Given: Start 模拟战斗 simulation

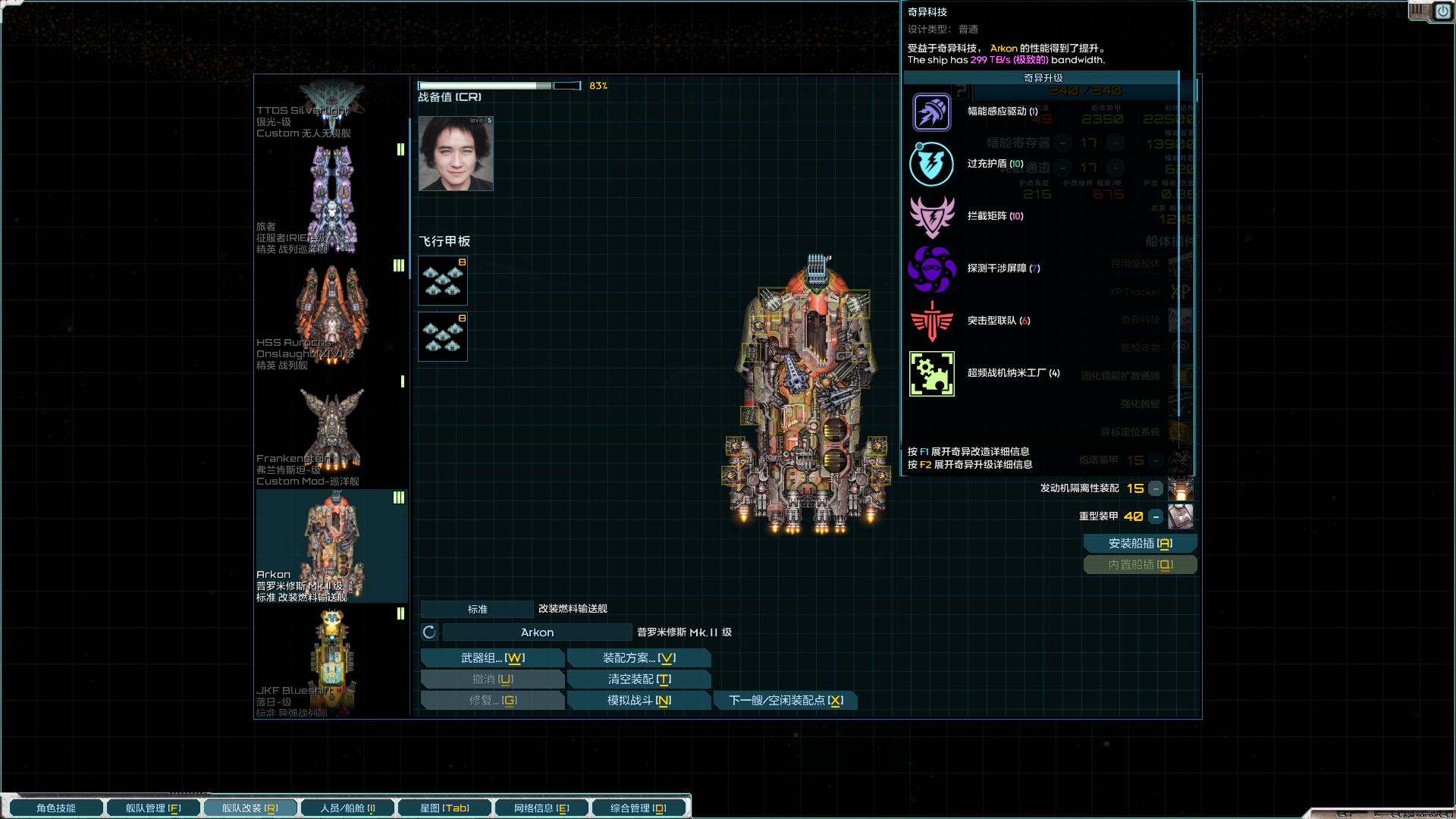Looking at the screenshot, I should point(639,700).
